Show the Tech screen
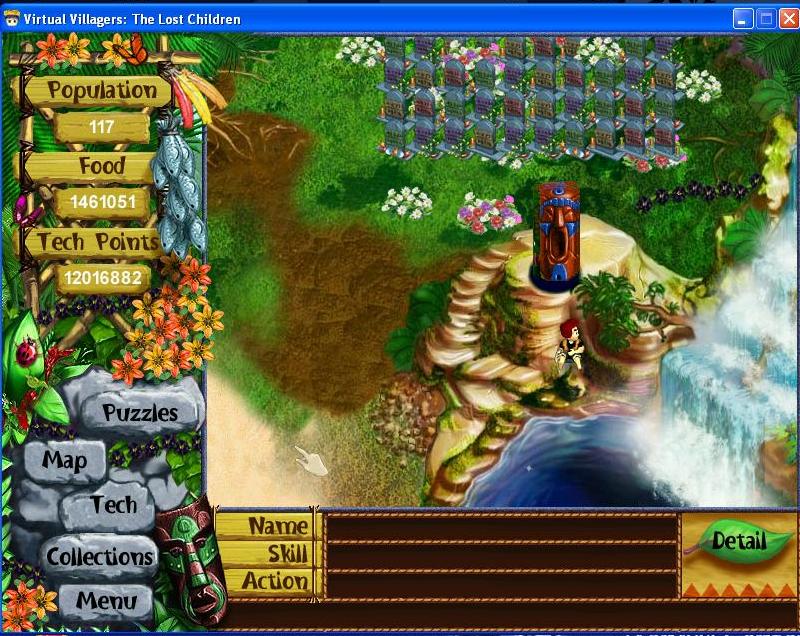The height and width of the screenshot is (636, 800). coord(113,505)
